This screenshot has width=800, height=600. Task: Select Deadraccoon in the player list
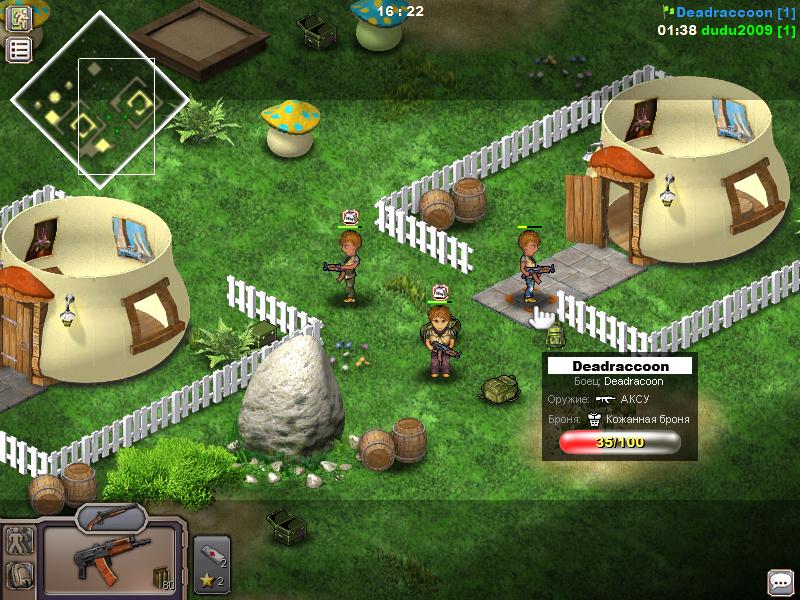727,12
